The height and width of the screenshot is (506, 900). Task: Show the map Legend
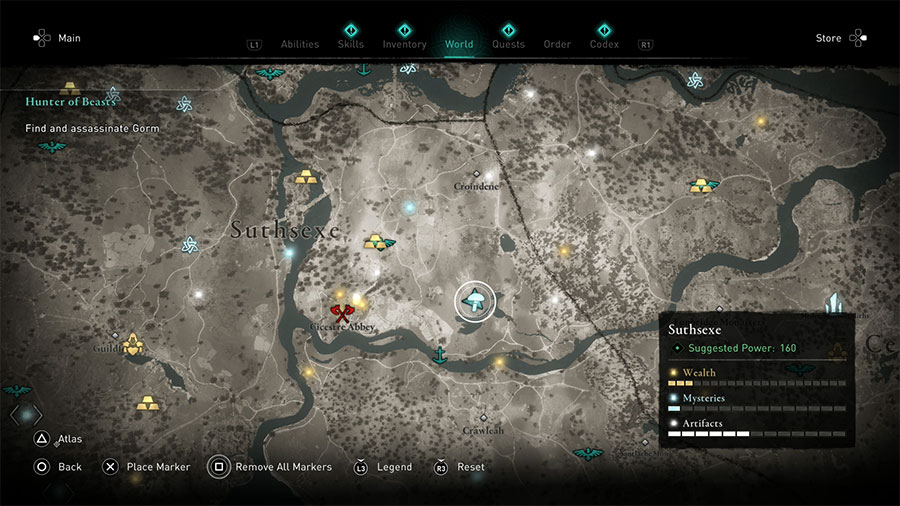pyautogui.click(x=393, y=467)
